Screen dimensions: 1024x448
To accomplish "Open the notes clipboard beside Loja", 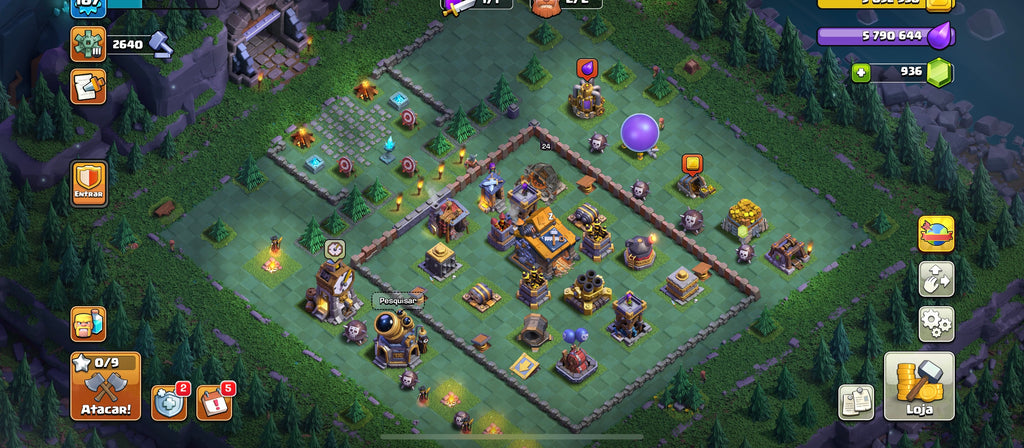I will click(x=856, y=401).
